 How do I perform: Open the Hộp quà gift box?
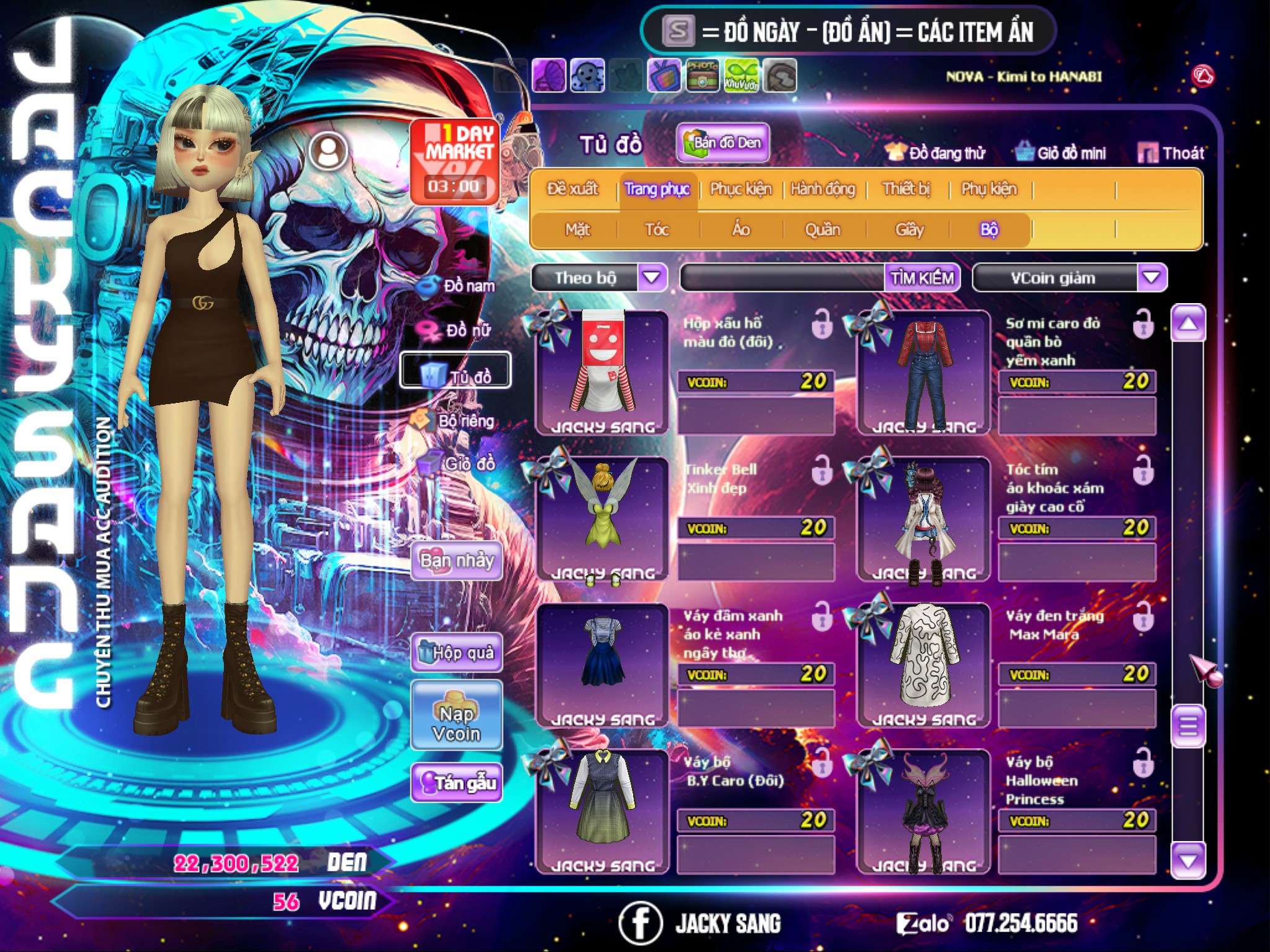pos(456,653)
